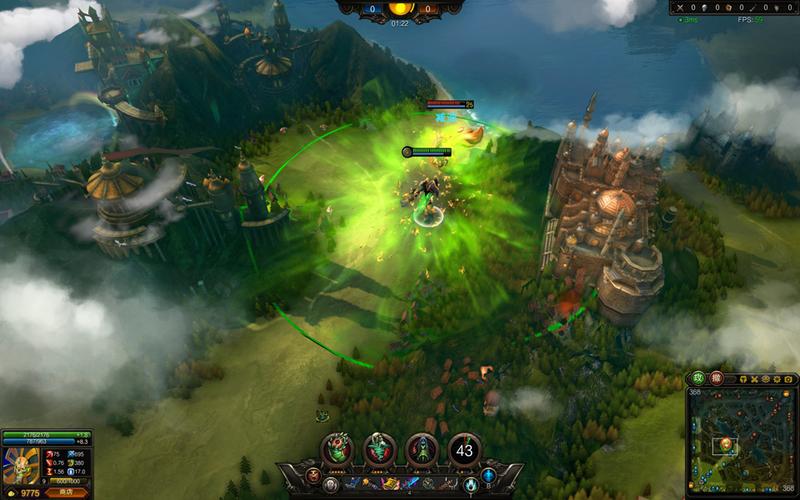
Task: Cast the green skeletal figure ability
Action: tap(380, 450)
